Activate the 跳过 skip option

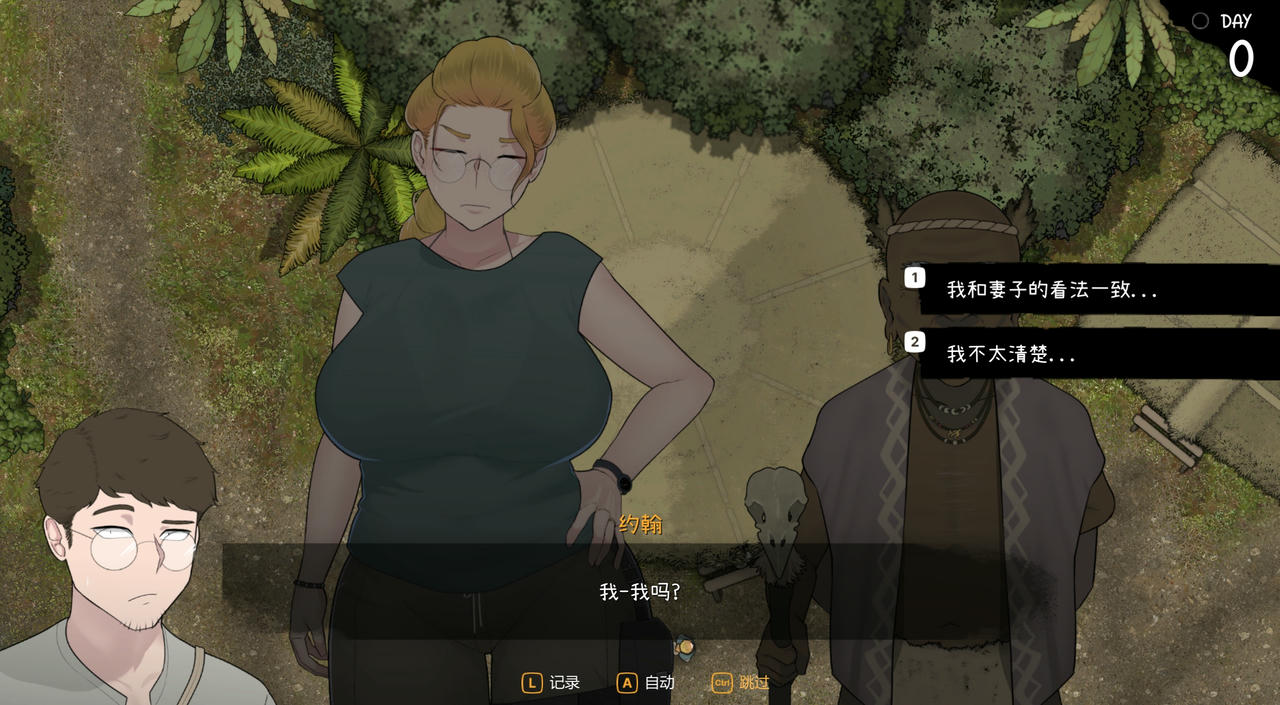point(741,683)
